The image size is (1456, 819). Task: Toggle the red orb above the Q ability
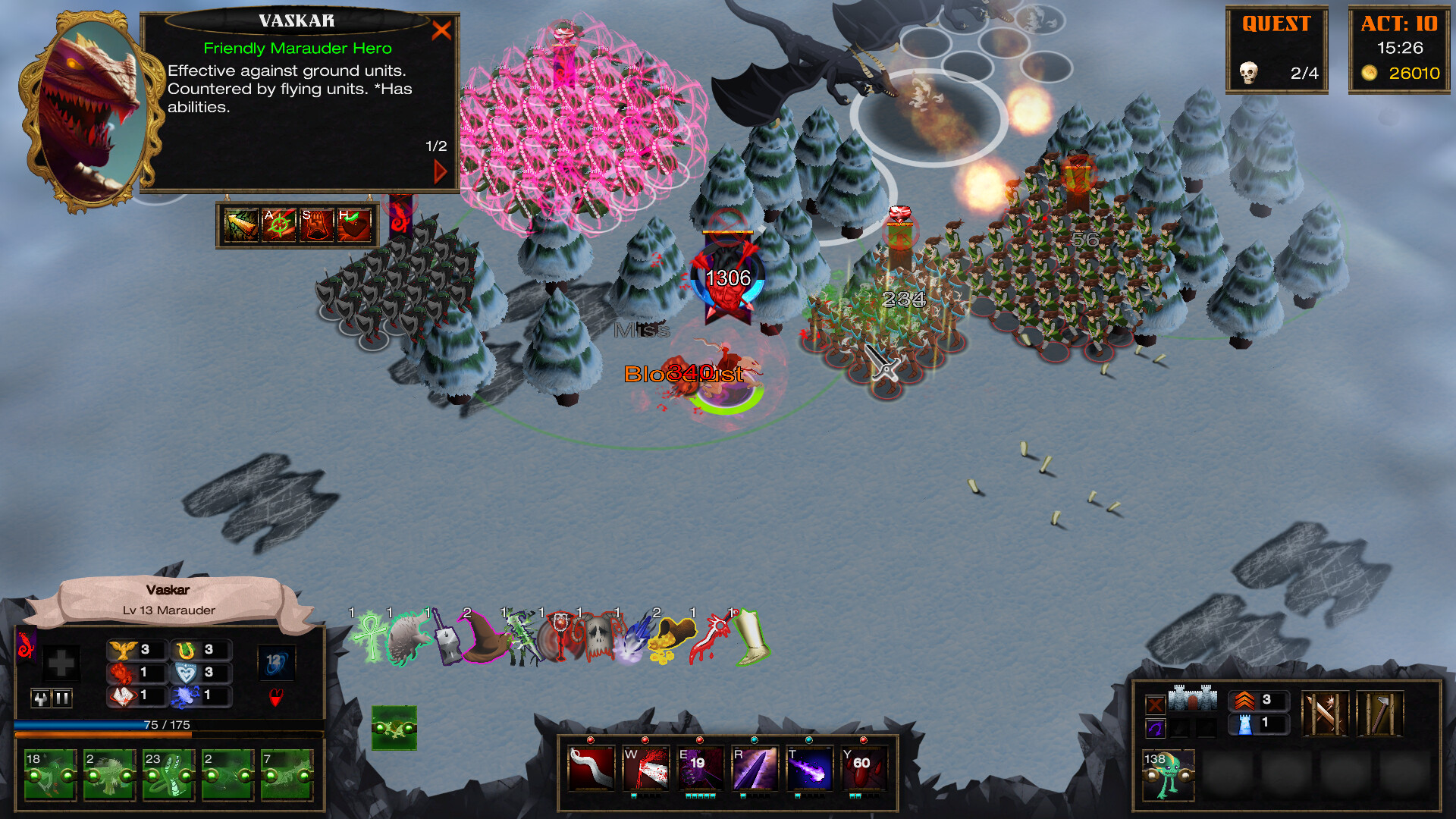pos(591,742)
